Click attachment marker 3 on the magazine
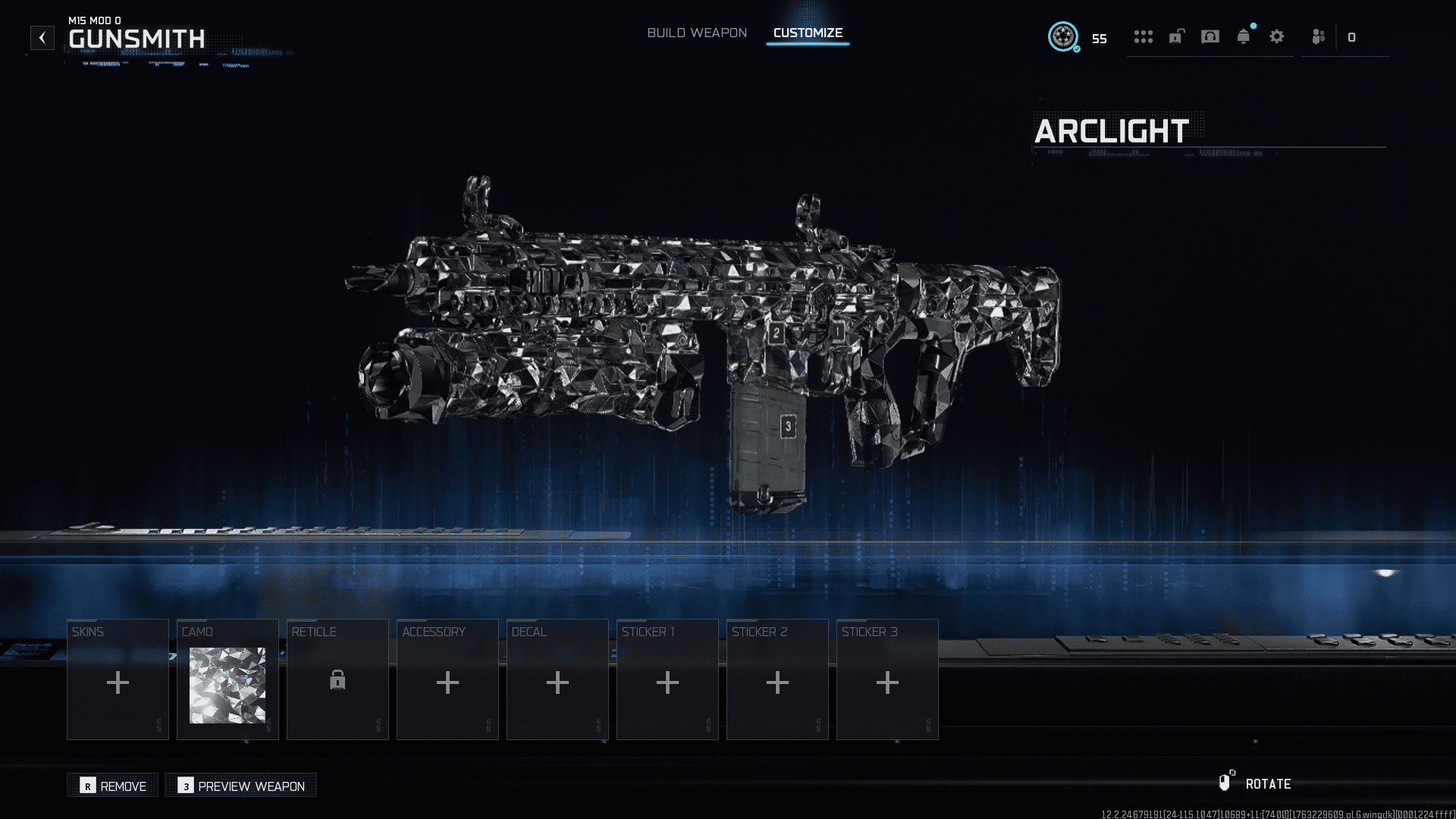This screenshot has width=1456, height=819. pos(788,425)
